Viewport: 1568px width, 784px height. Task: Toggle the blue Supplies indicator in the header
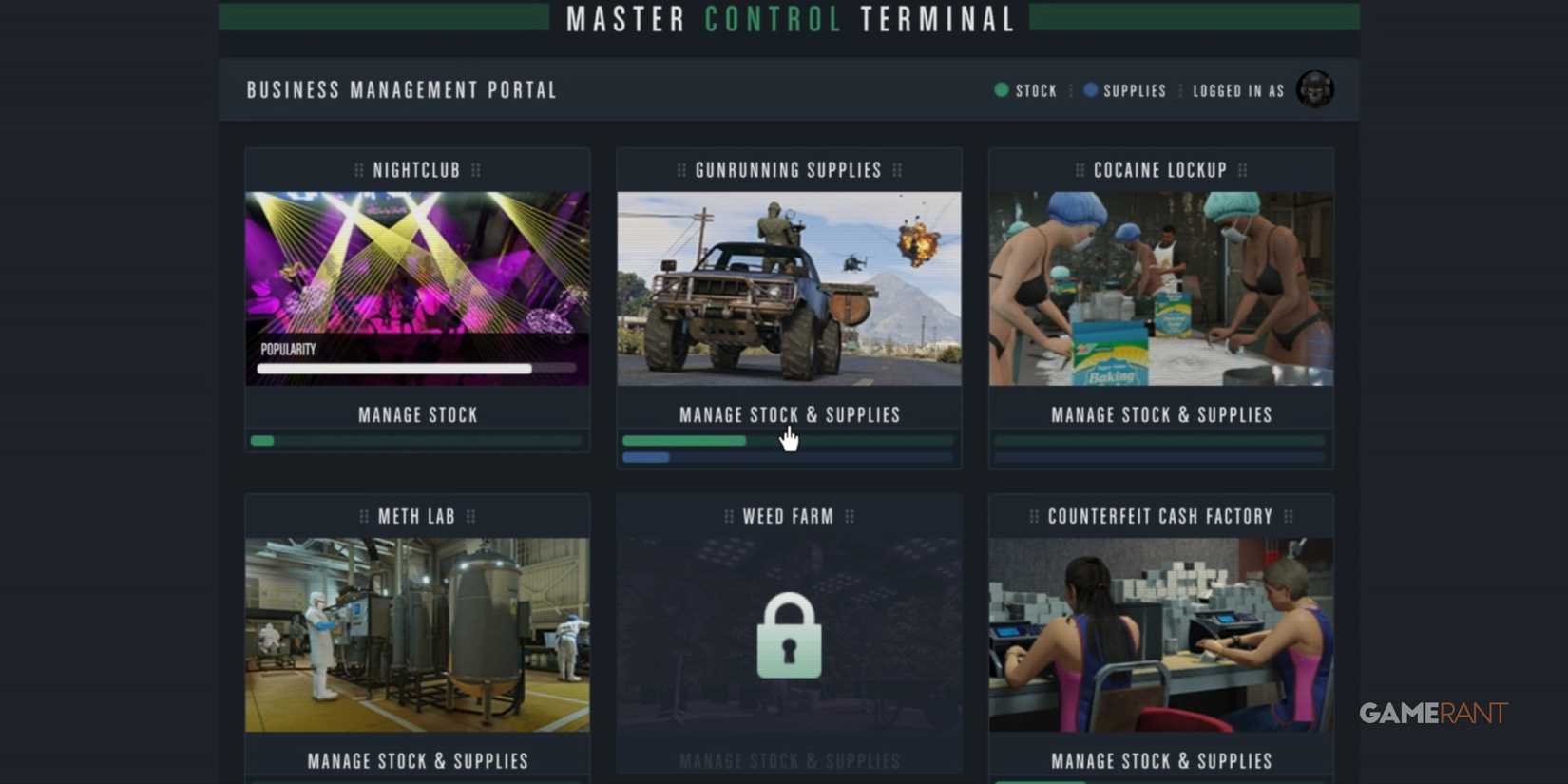click(x=1090, y=90)
